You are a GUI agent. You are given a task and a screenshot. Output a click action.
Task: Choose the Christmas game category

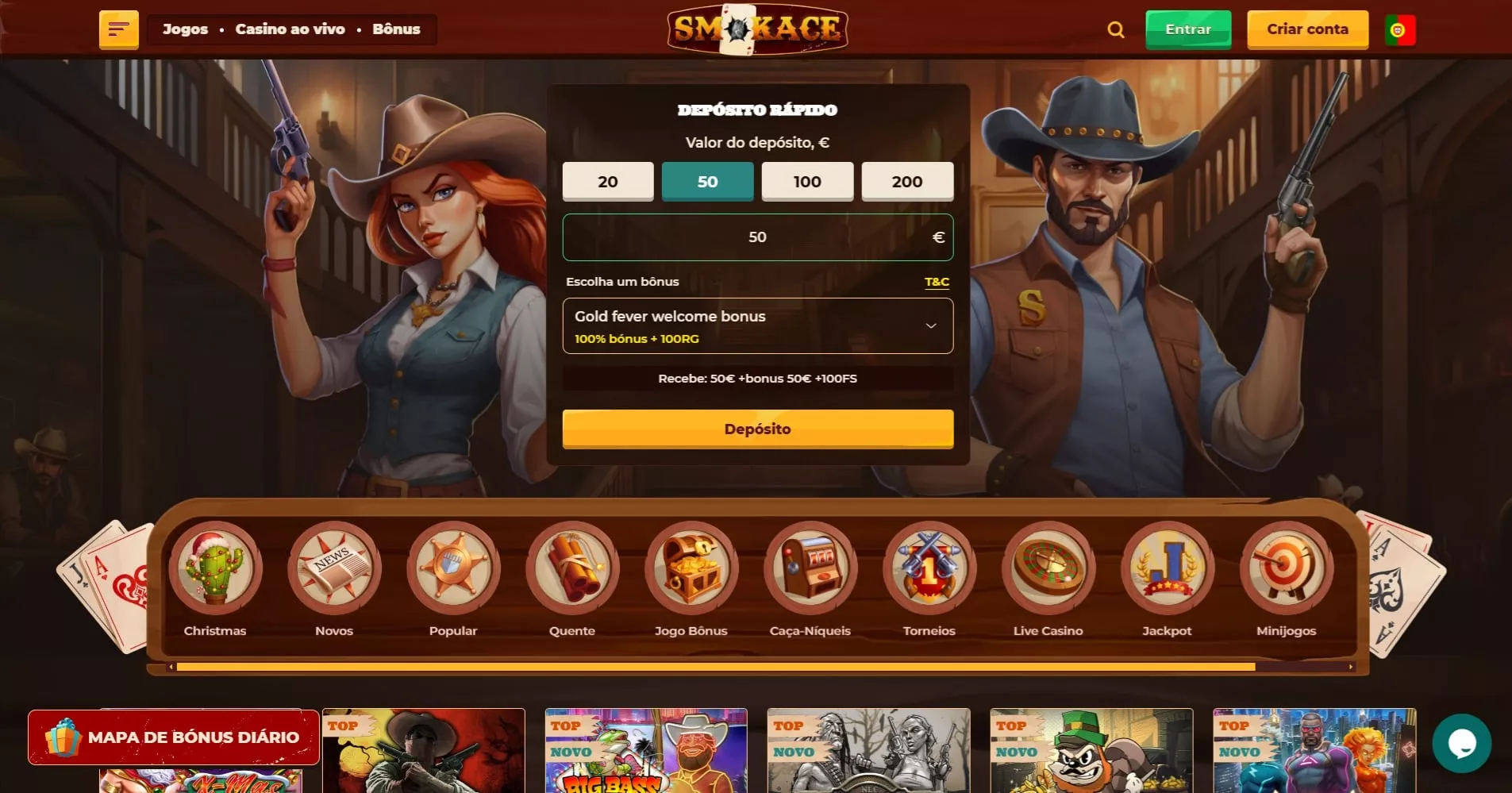click(215, 579)
